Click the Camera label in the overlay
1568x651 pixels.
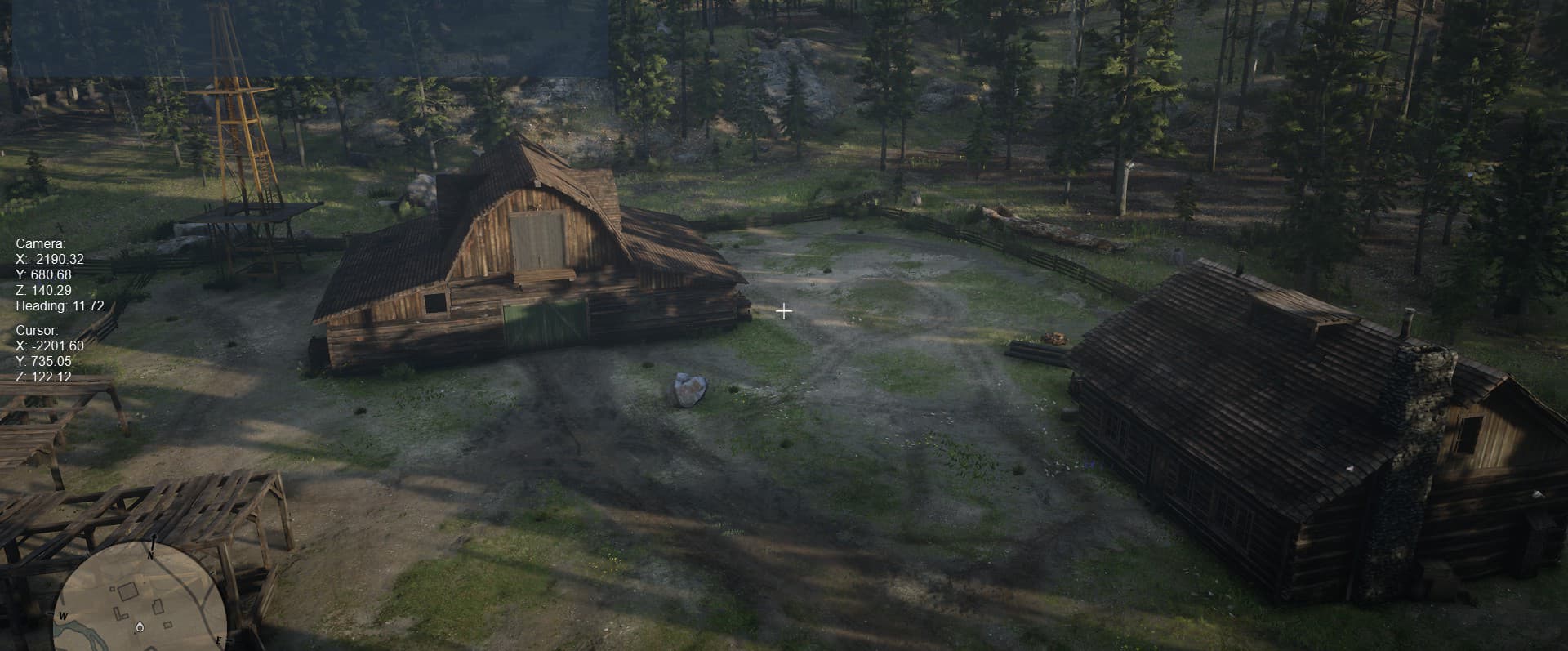coord(40,243)
